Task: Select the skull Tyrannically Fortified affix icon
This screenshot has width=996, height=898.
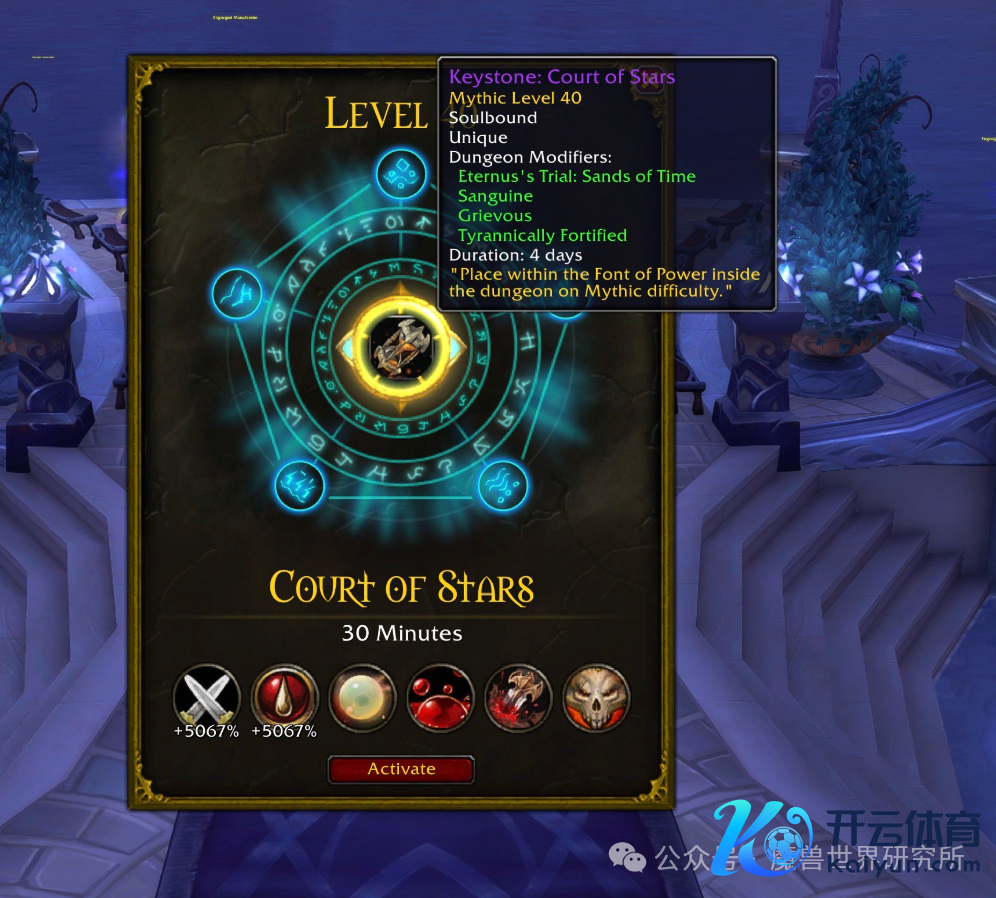Action: (x=596, y=696)
